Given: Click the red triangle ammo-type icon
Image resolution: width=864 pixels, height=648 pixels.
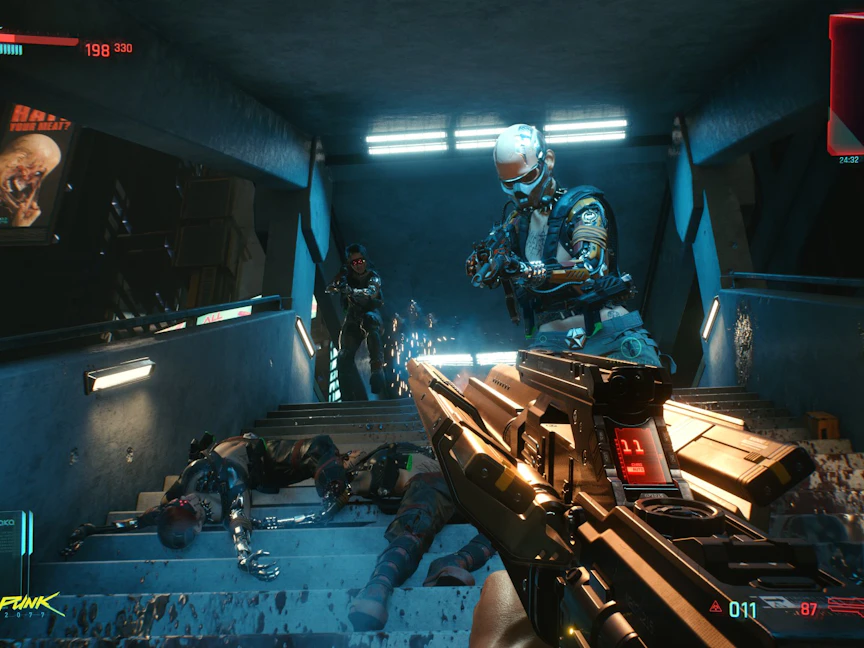Looking at the screenshot, I should coord(716,607).
